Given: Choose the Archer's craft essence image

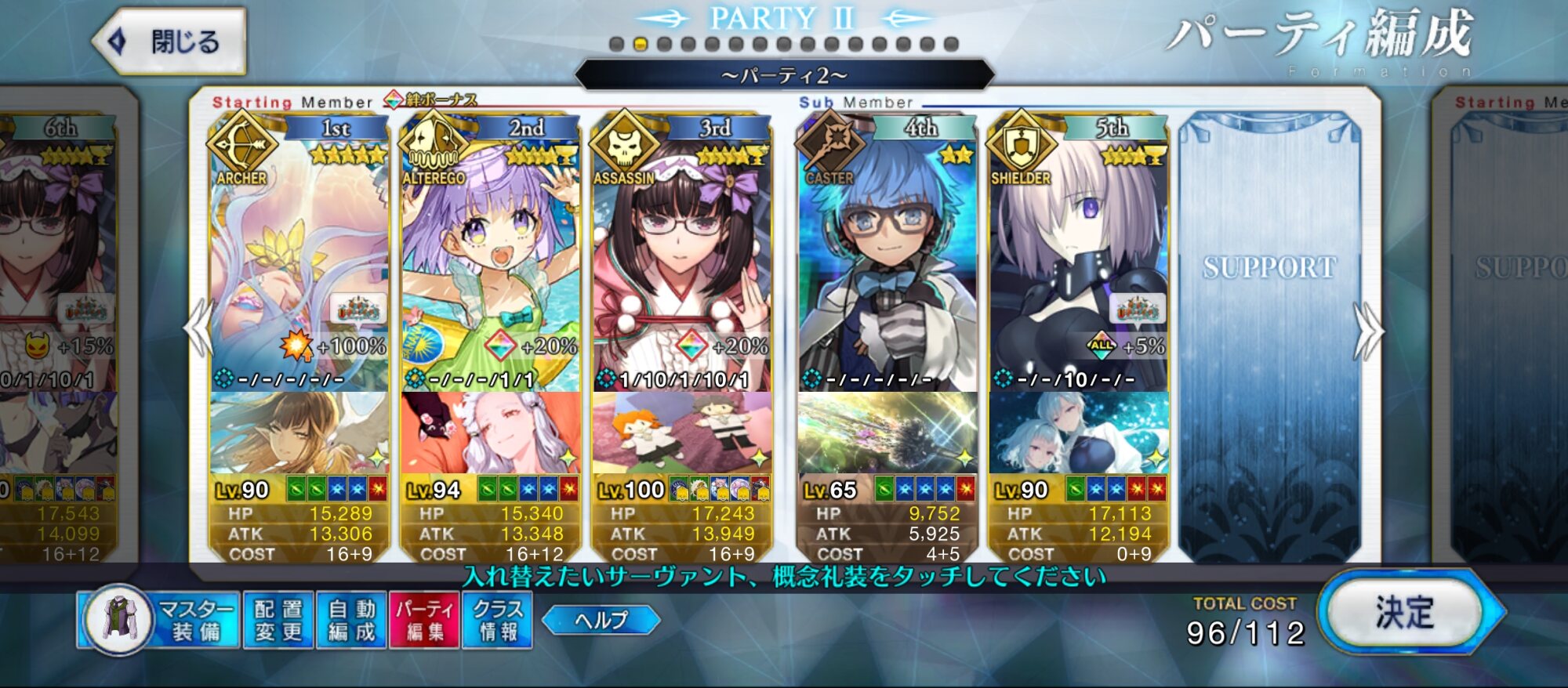Looking at the screenshot, I should (299, 433).
